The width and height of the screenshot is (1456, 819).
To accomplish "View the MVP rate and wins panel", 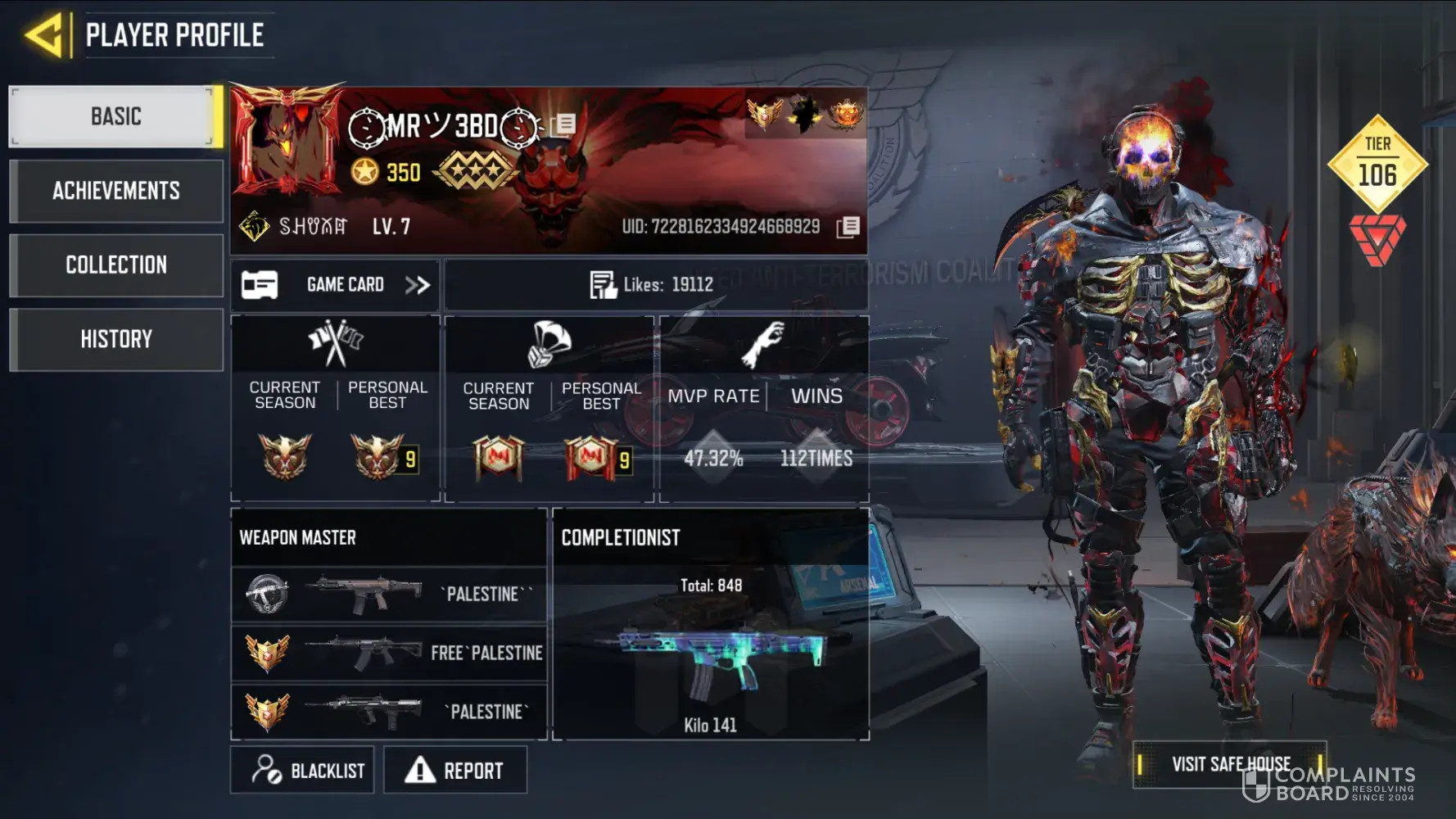I will 764,408.
